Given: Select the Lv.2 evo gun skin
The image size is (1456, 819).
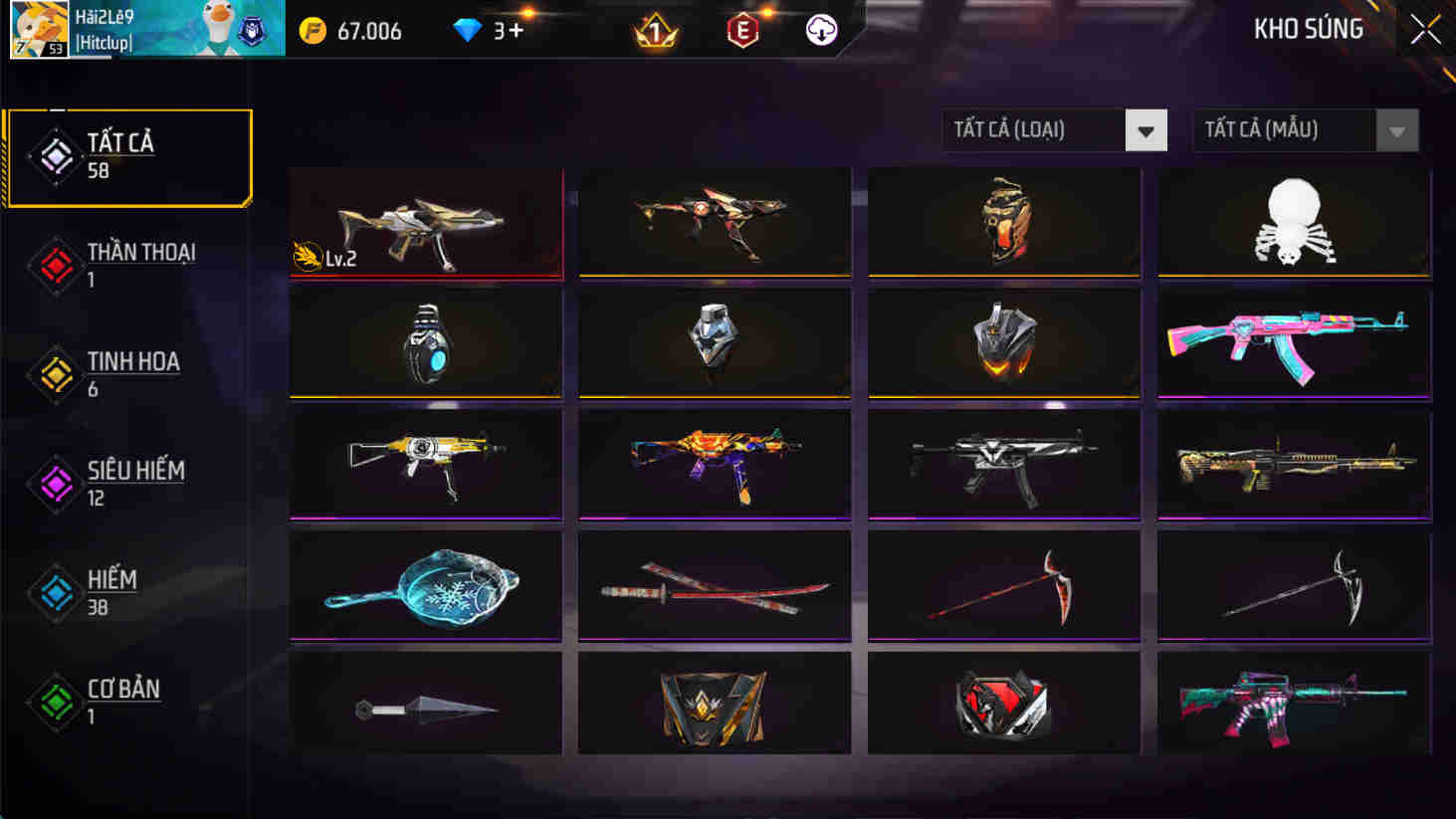Looking at the screenshot, I should 425,222.
